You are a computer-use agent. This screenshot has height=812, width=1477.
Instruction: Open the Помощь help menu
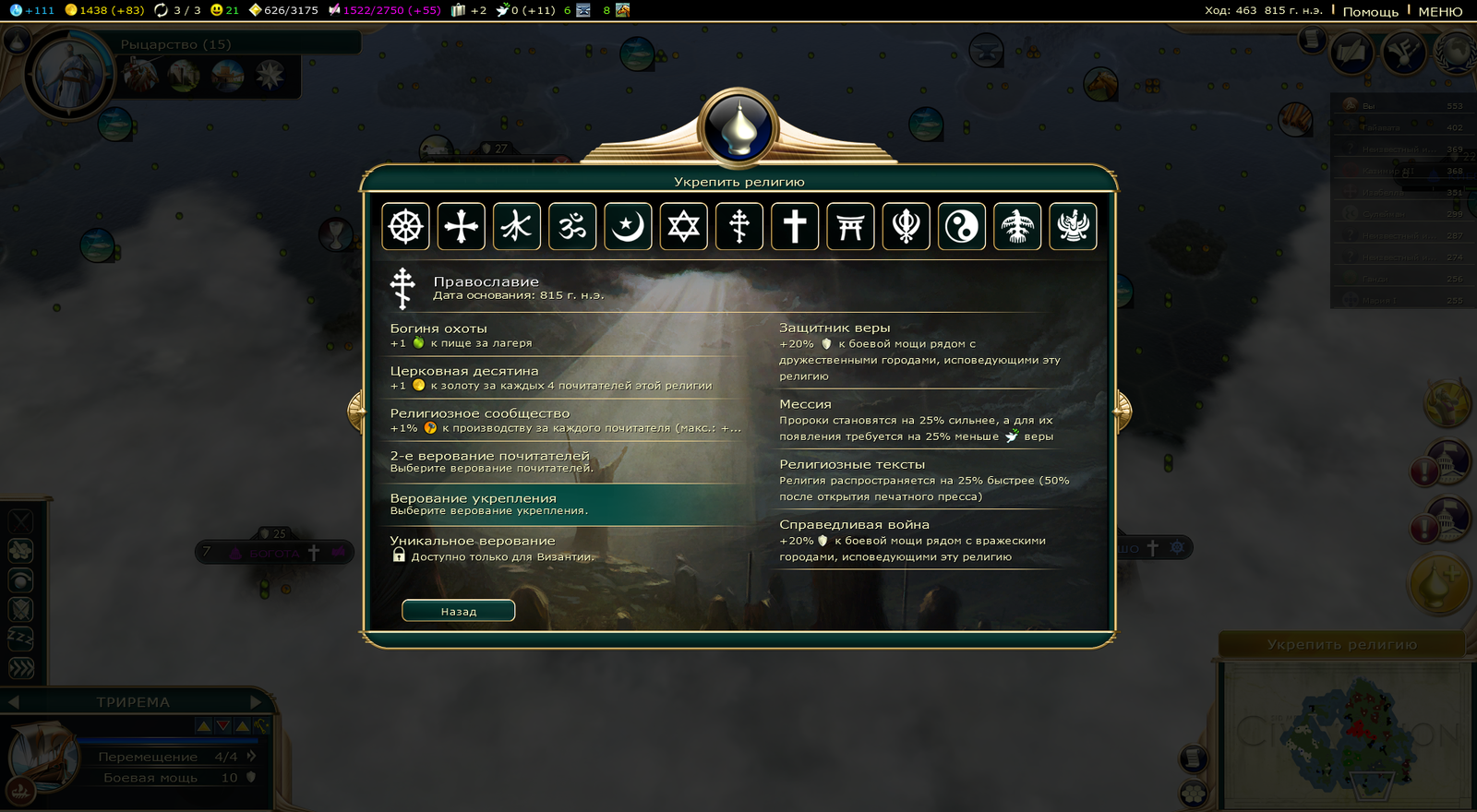click(1370, 11)
